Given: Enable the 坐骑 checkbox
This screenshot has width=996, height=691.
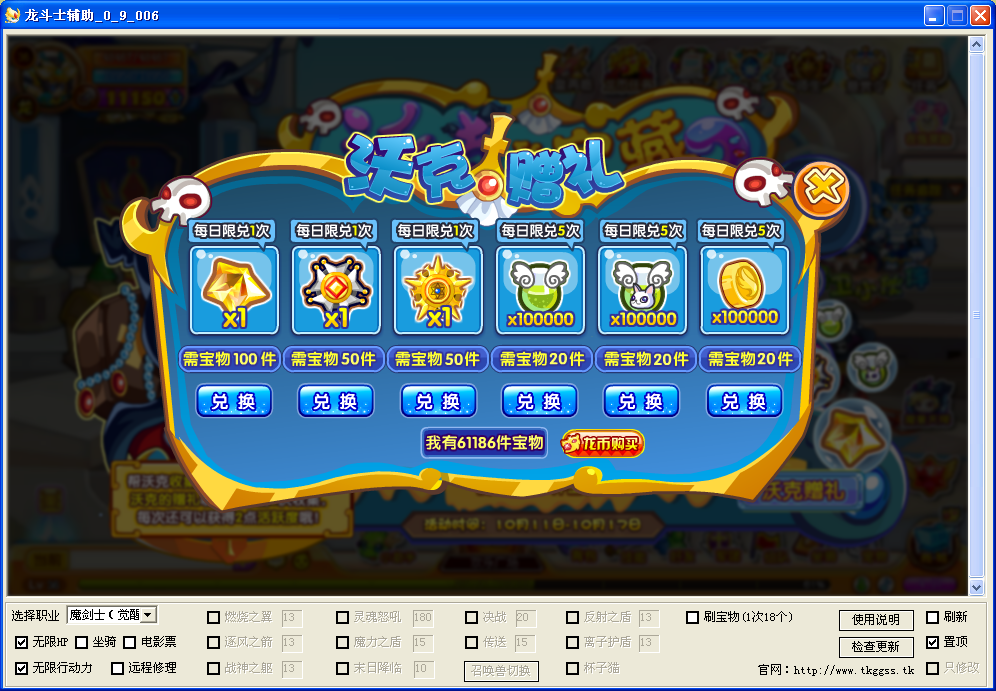Looking at the screenshot, I should (82, 642).
